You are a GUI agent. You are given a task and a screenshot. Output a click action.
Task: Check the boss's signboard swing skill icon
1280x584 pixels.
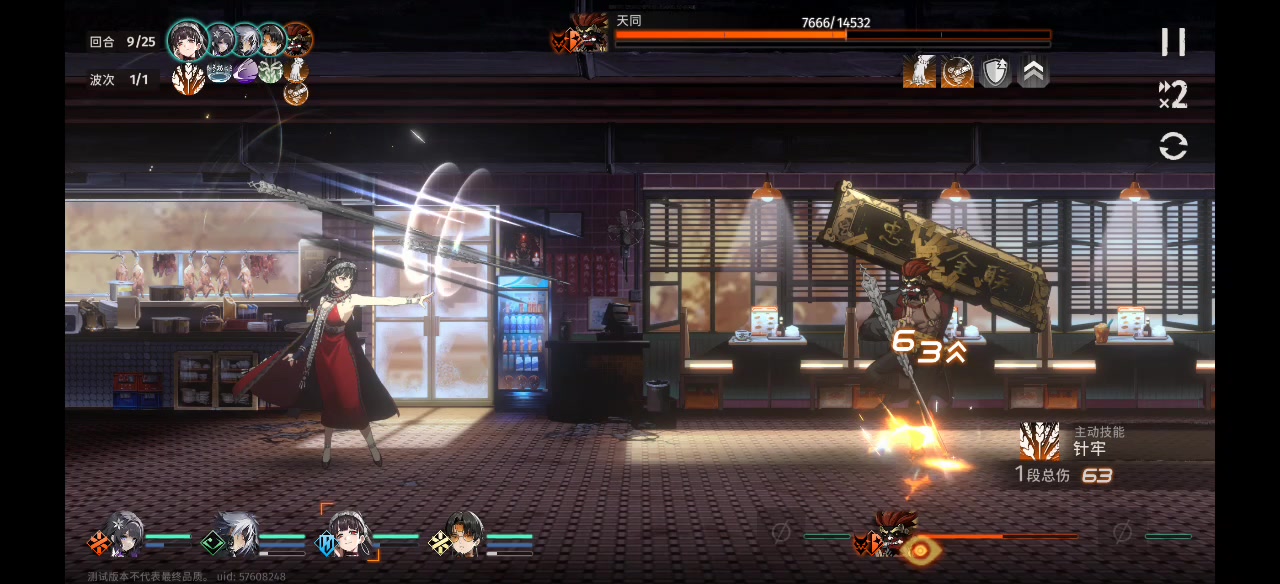tap(957, 72)
